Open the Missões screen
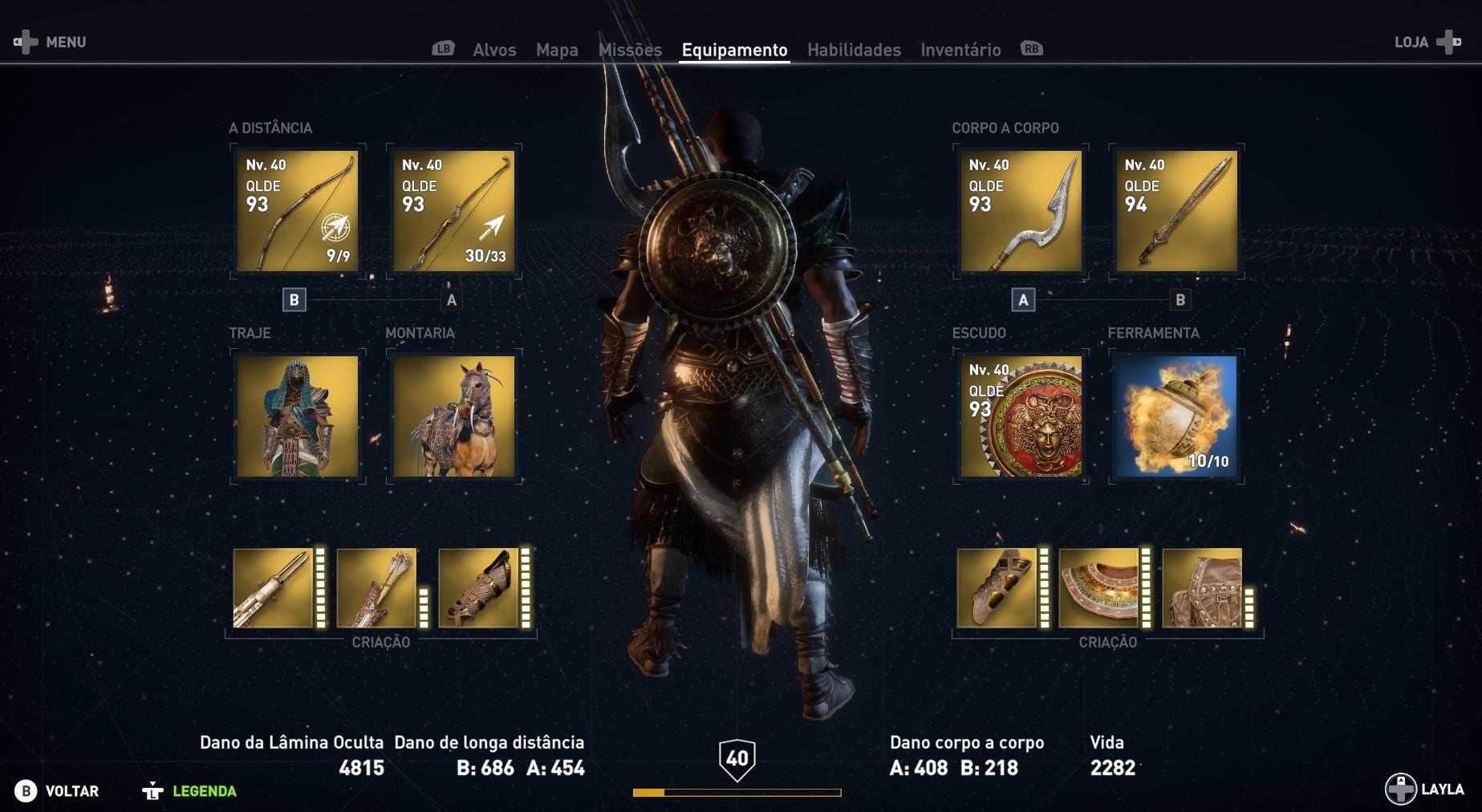This screenshot has height=812, width=1482. click(631, 49)
